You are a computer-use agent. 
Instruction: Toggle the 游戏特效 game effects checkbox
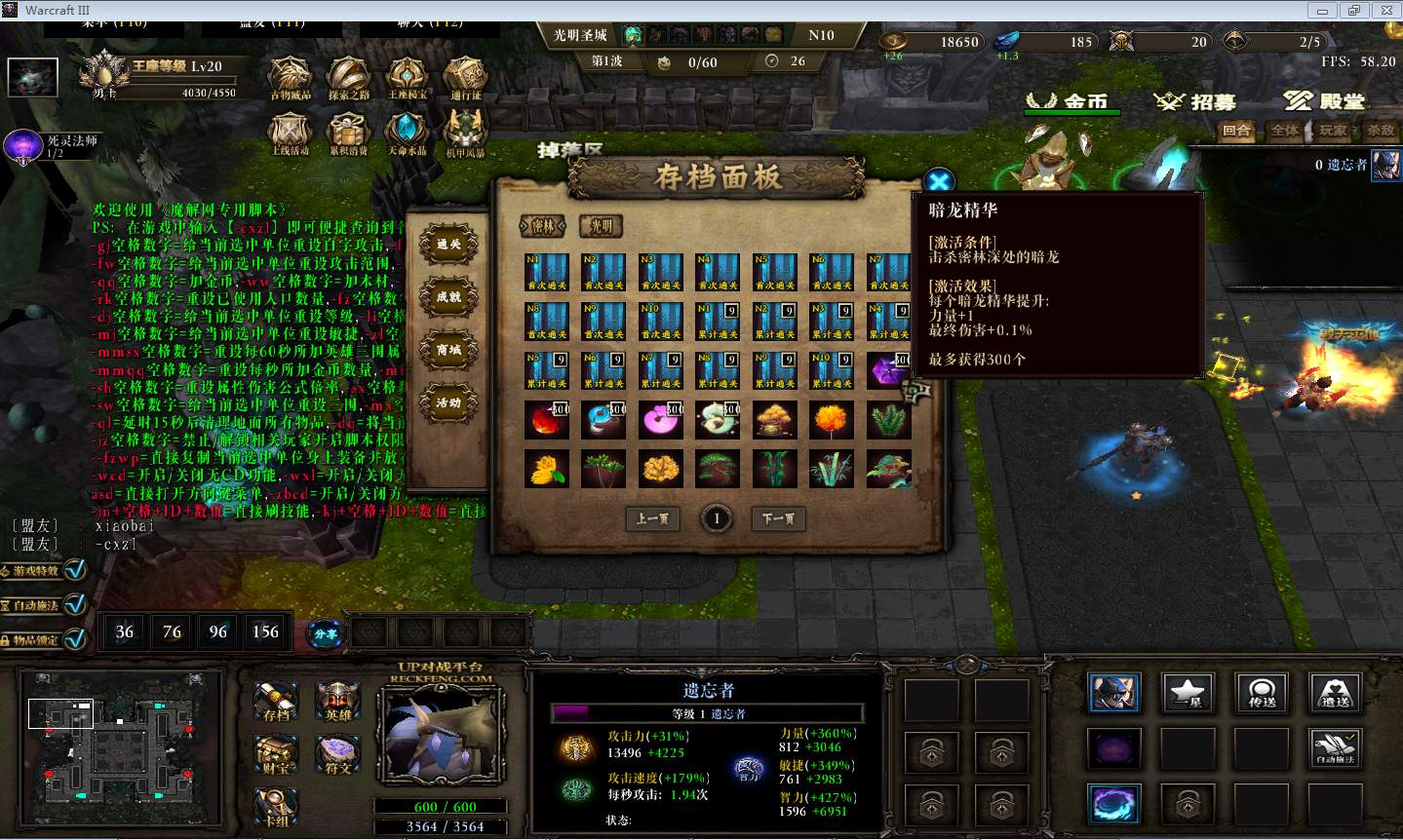[75, 570]
